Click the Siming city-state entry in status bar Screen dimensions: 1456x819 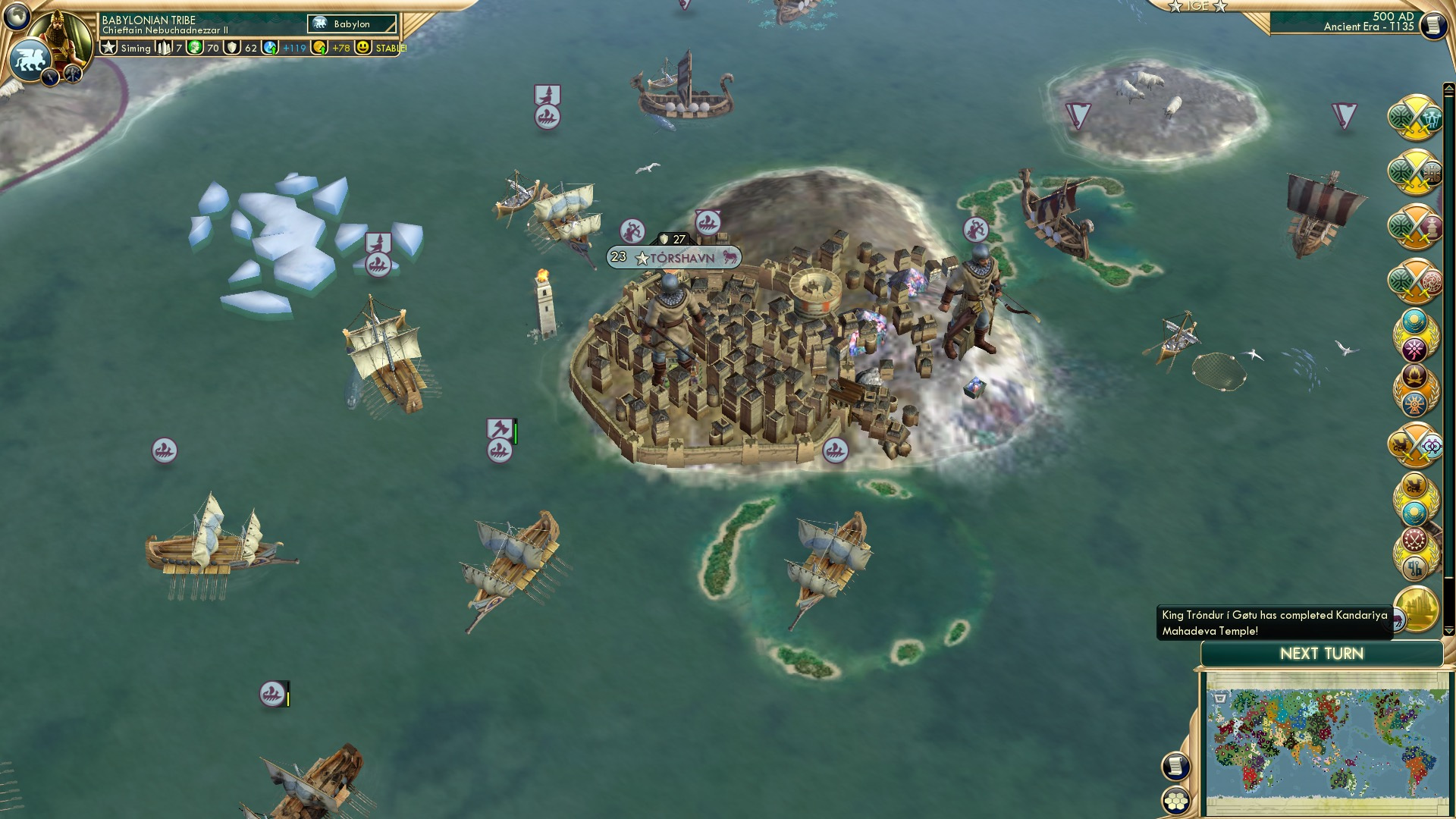coord(135,47)
